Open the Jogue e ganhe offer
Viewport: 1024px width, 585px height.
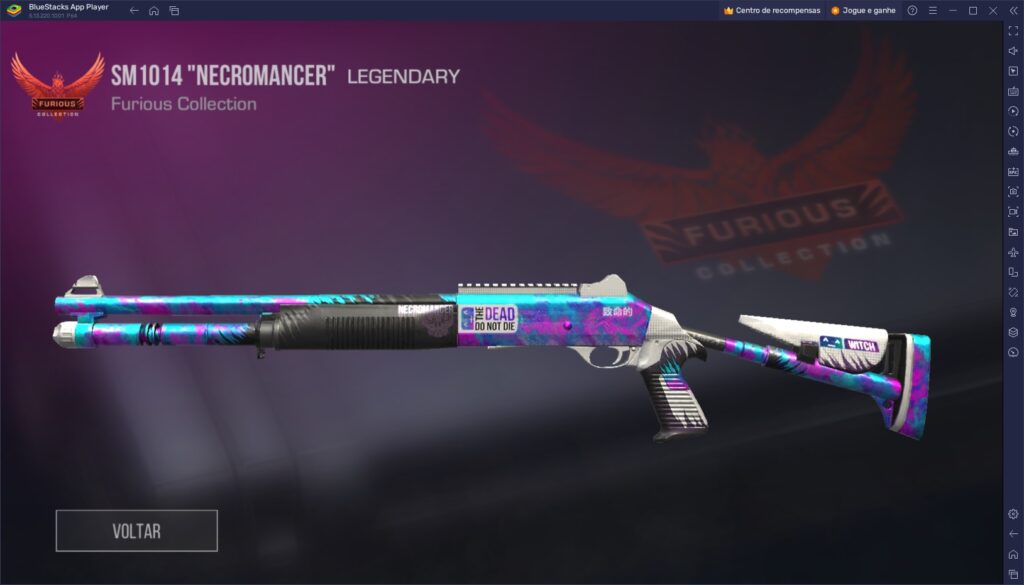pyautogui.click(x=863, y=10)
